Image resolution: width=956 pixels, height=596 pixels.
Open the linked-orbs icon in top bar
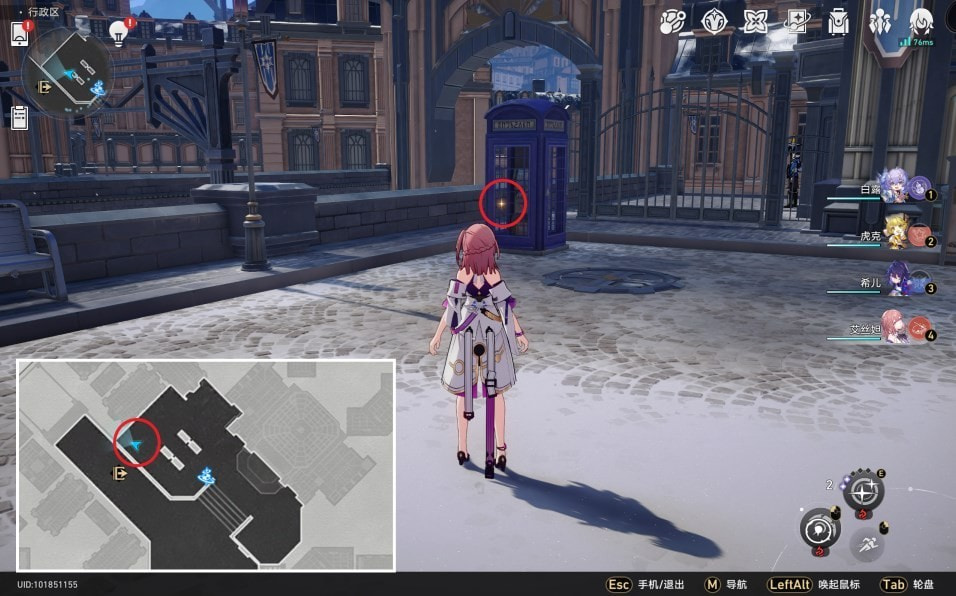coord(672,21)
